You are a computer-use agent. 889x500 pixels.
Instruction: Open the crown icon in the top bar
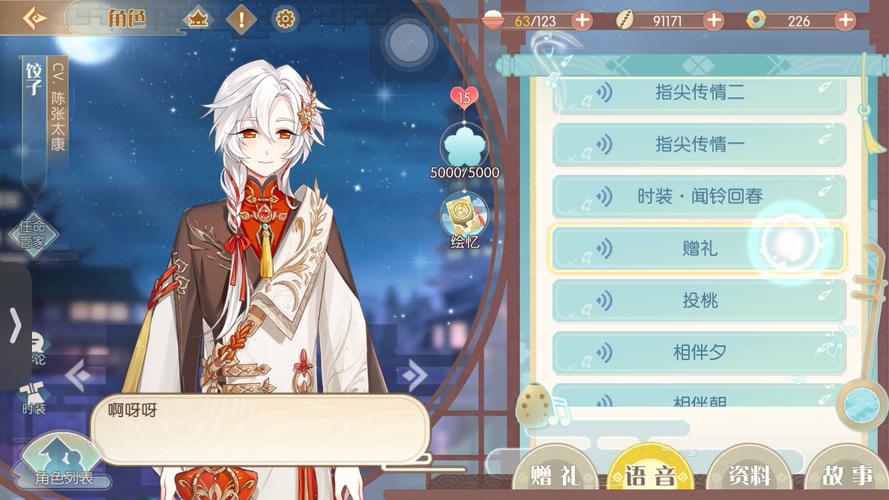pyautogui.click(x=197, y=19)
